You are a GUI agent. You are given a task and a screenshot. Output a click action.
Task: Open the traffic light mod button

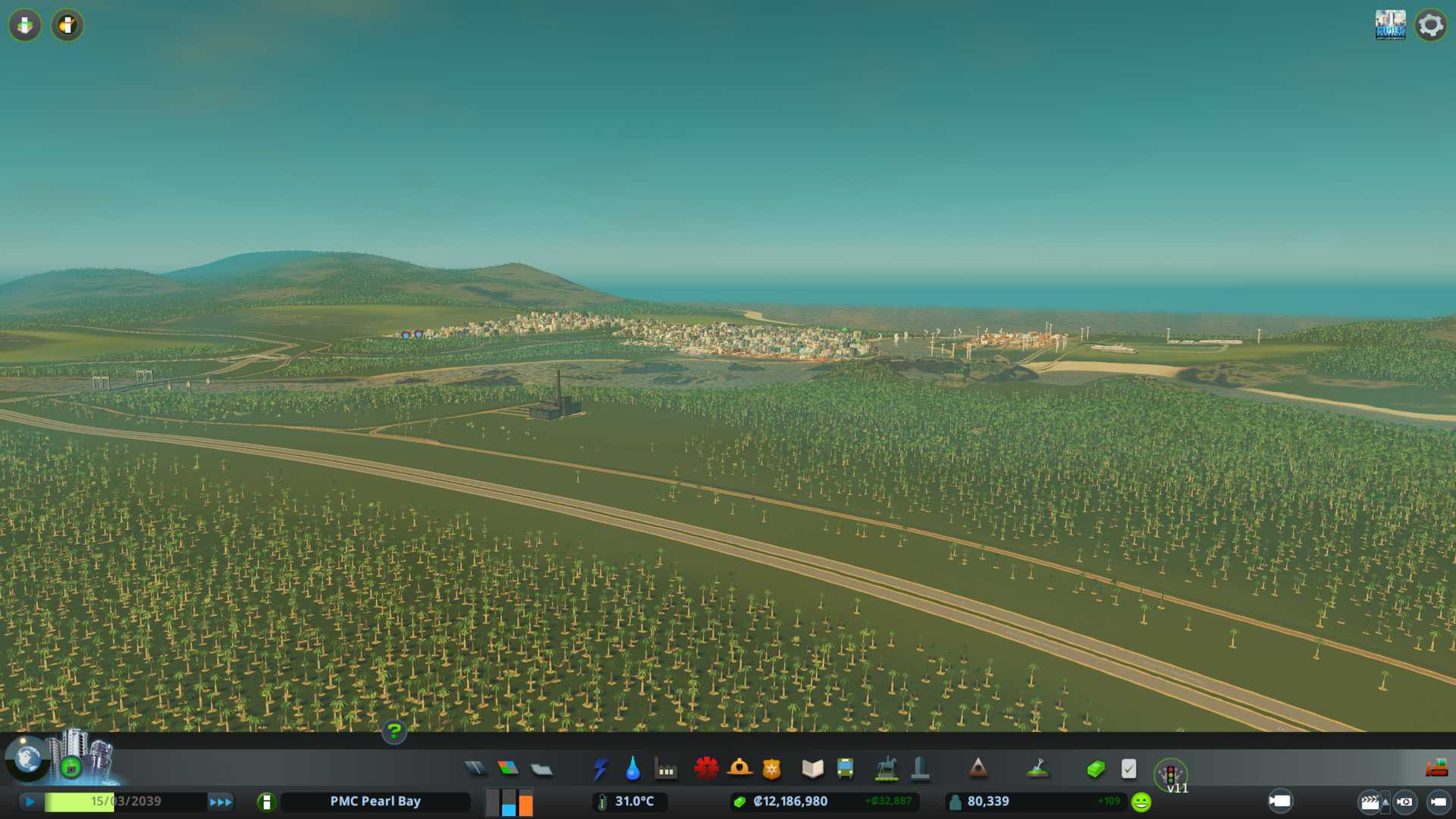(x=1170, y=774)
